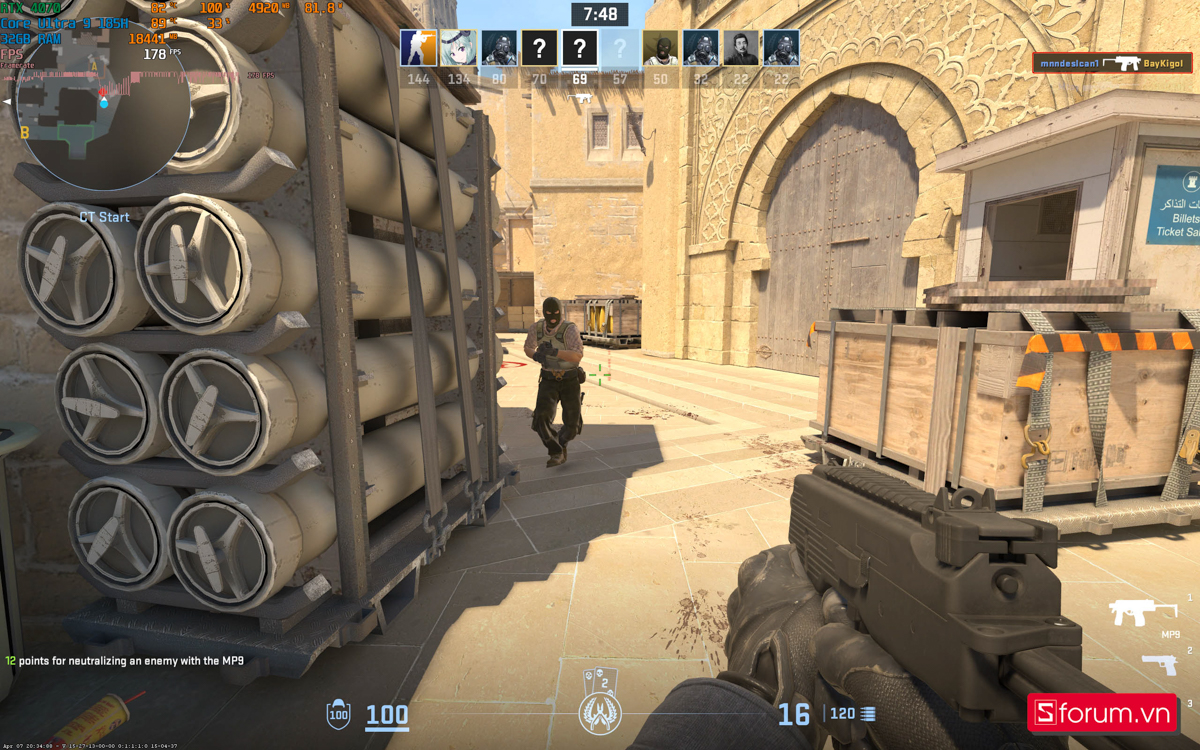
Task: Click the armor shield icon
Action: [x=339, y=714]
